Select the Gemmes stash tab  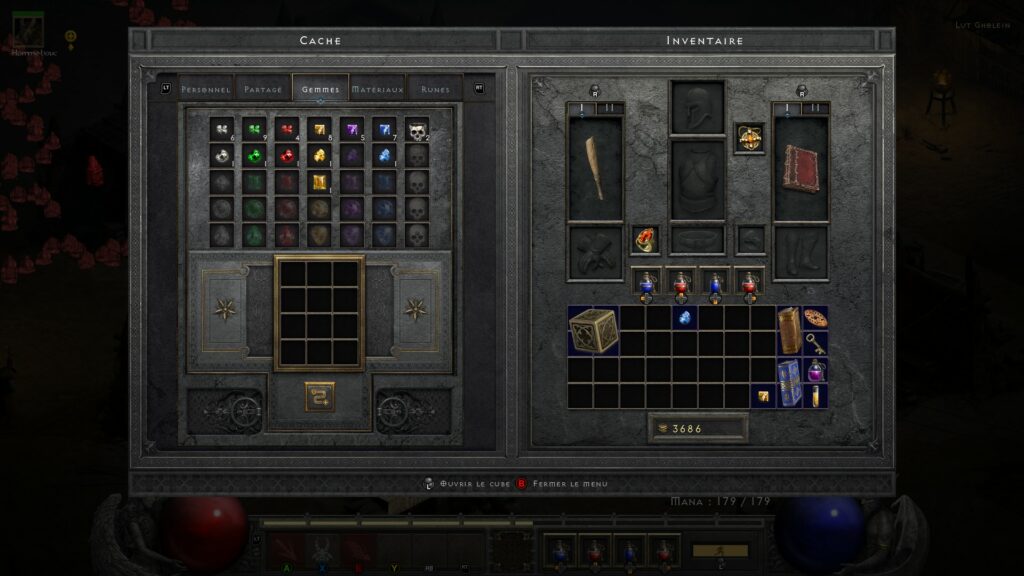[320, 89]
